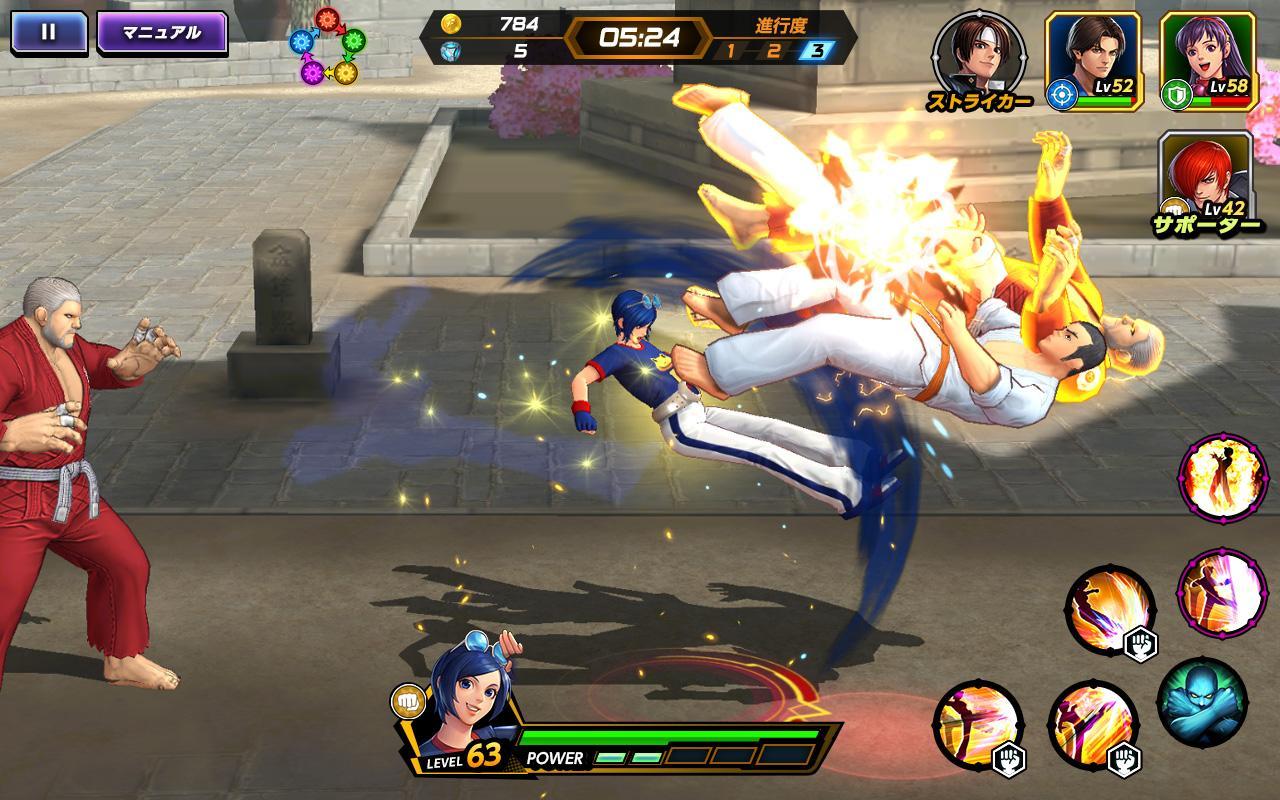Activate the flaming silhouette special skill
Screen dimensions: 1280x800
pyautogui.click(x=1222, y=478)
